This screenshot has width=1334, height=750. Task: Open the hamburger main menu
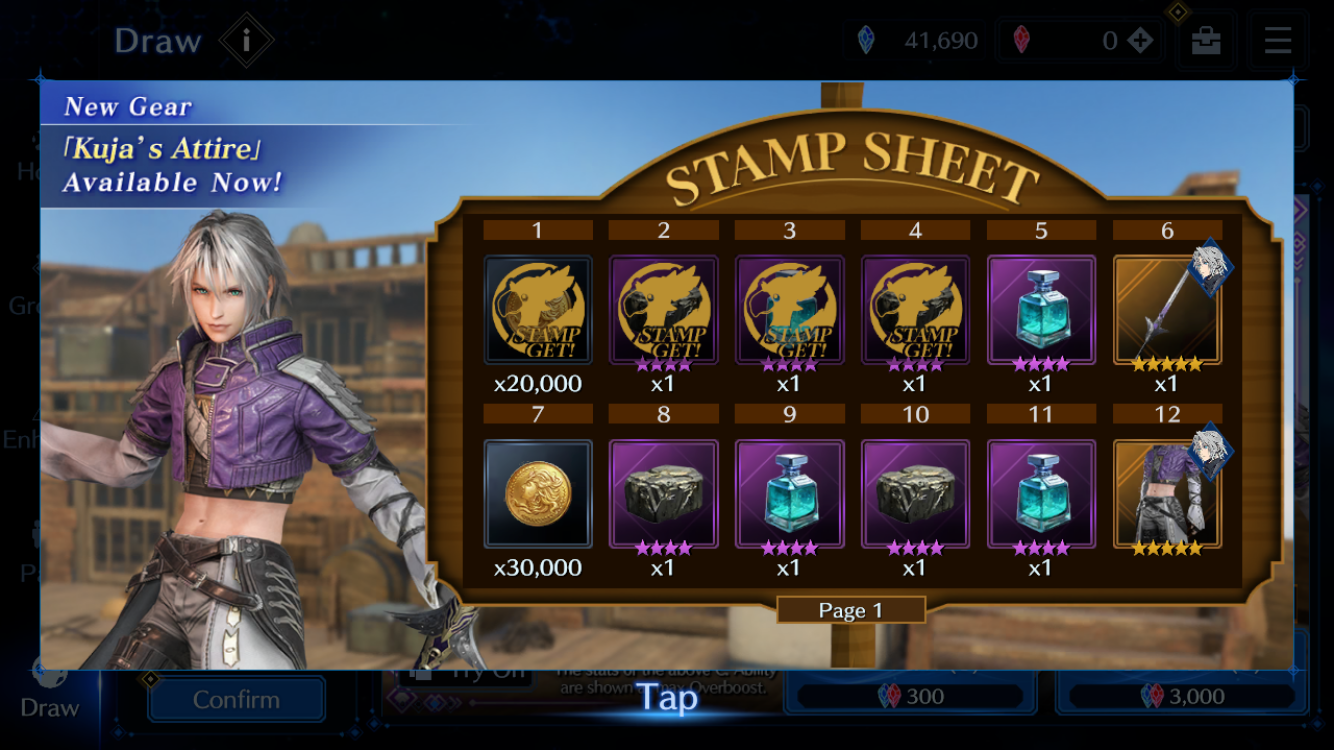pyautogui.click(x=1278, y=40)
